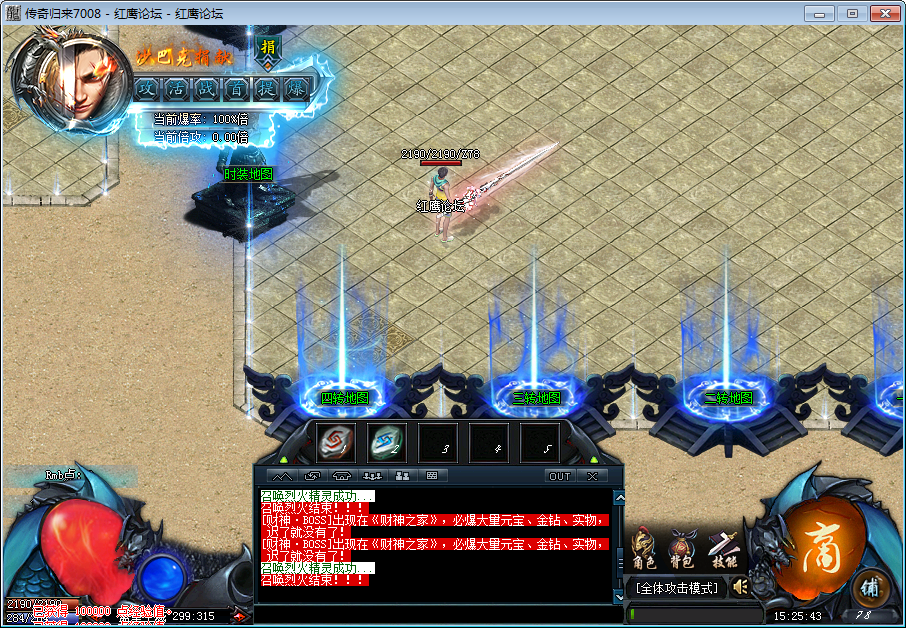The height and width of the screenshot is (628, 906).
Task: Minimize the game window
Action: [x=820, y=13]
